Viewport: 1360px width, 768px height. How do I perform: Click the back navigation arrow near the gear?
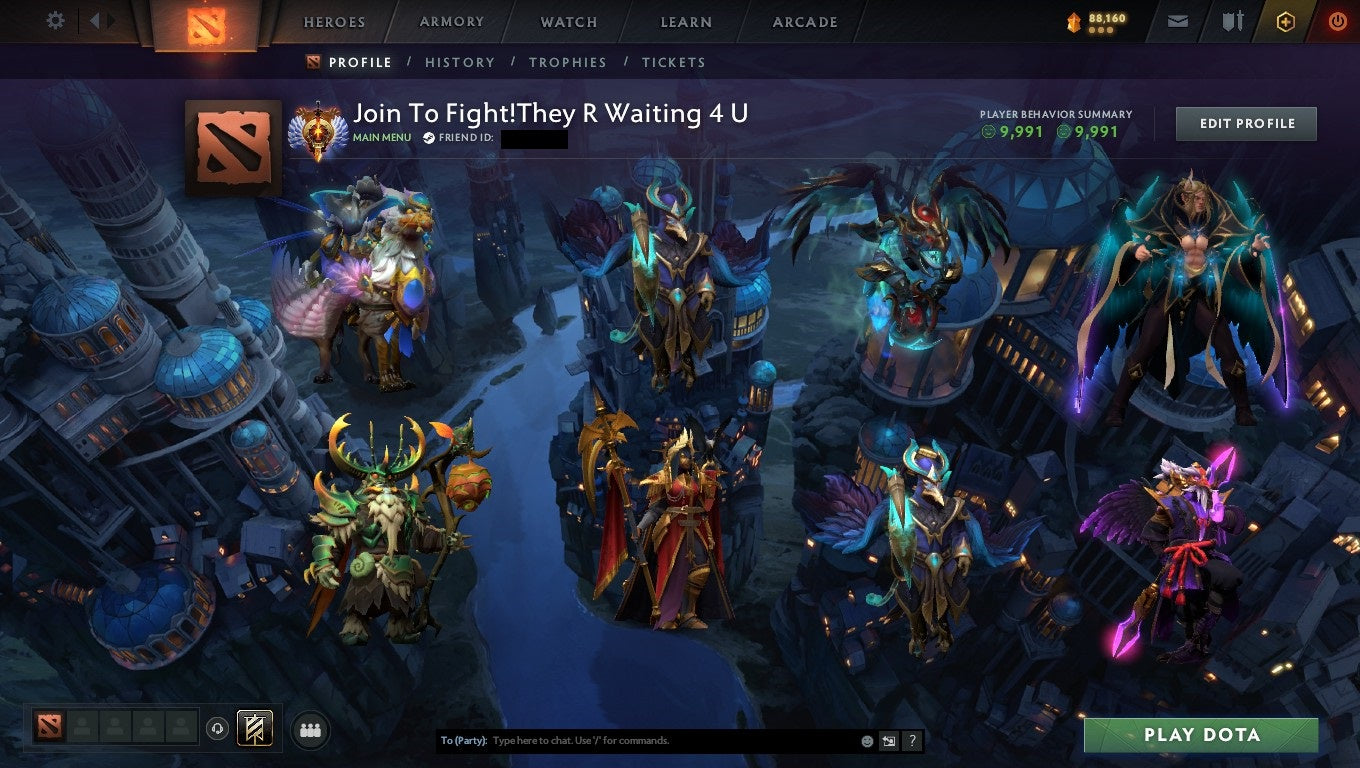point(93,20)
